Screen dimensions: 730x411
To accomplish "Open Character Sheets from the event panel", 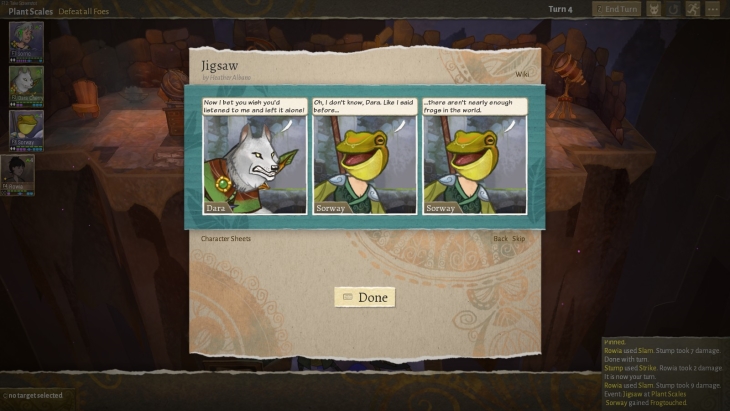I will [x=226, y=239].
